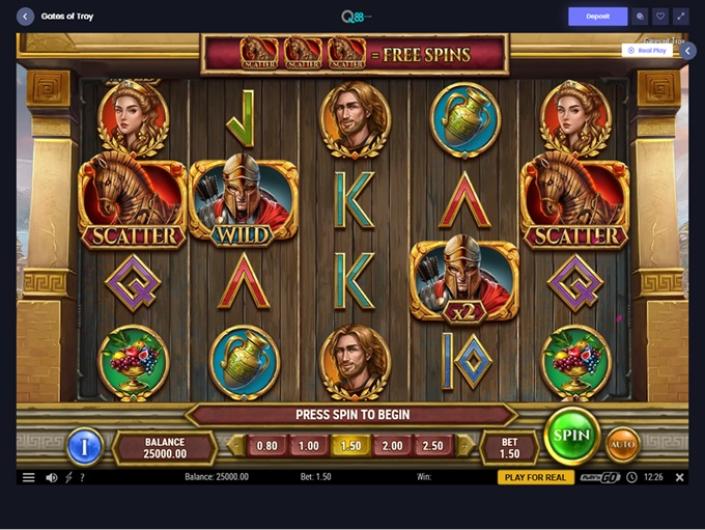The width and height of the screenshot is (705, 530).
Task: Pick the 2.00 bet option
Action: (x=392, y=446)
